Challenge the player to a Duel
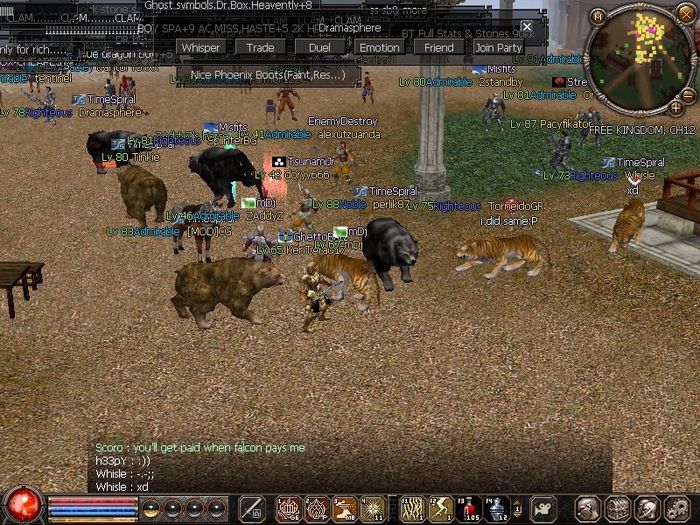700x525 pixels. pyautogui.click(x=319, y=47)
